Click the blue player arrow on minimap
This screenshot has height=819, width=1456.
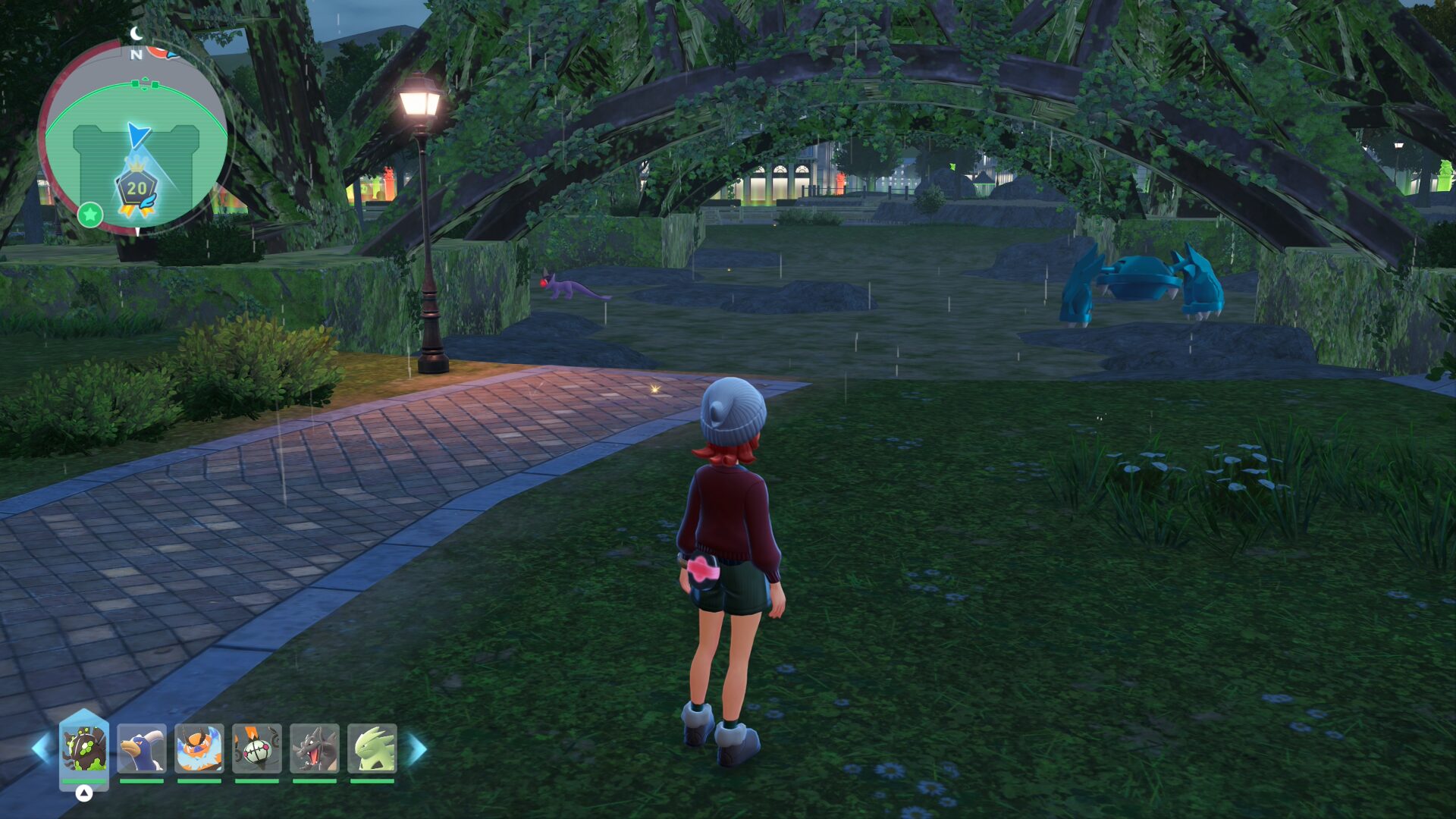pos(138,135)
